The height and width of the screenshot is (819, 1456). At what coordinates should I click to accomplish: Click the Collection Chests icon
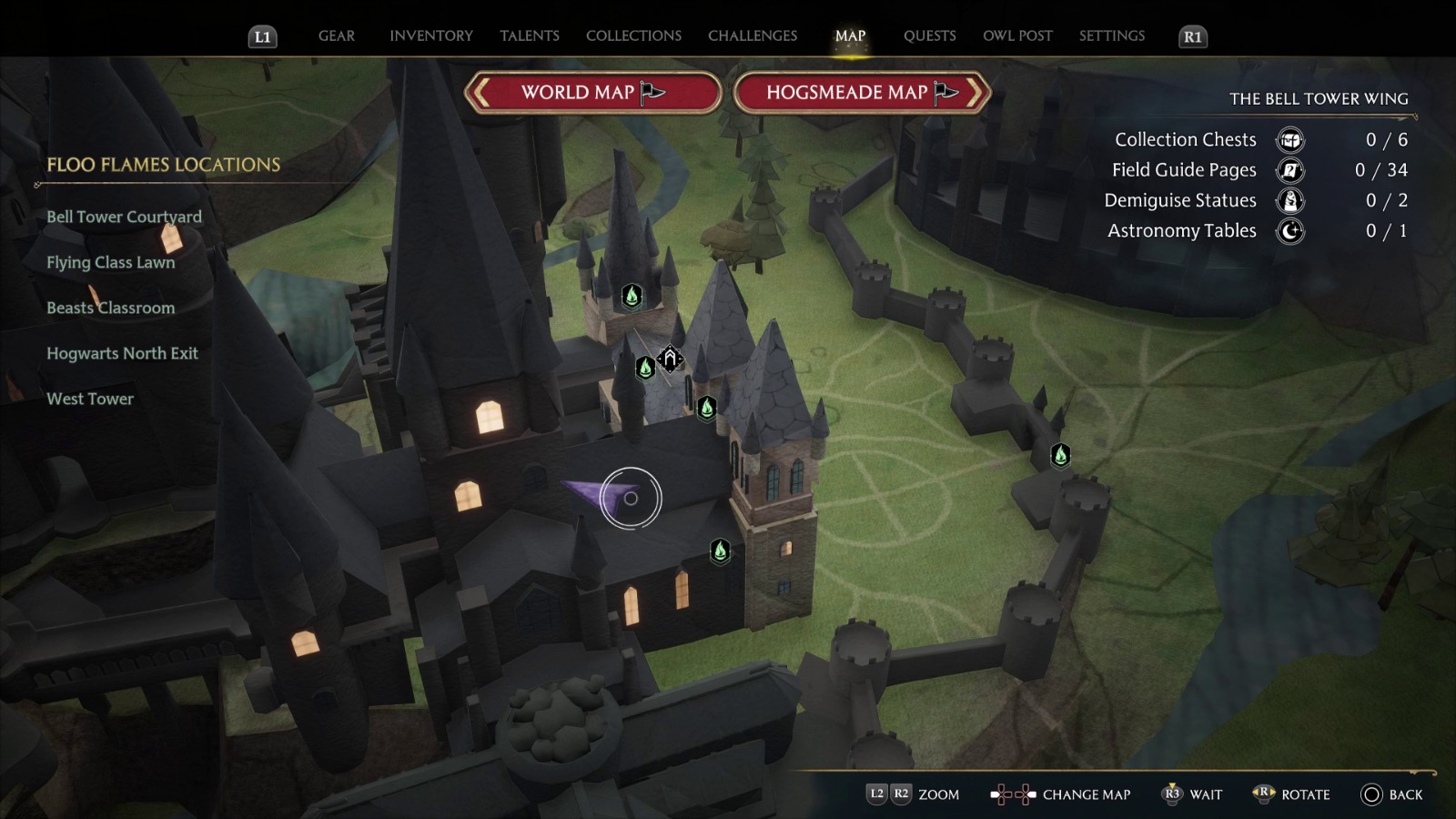click(1289, 139)
